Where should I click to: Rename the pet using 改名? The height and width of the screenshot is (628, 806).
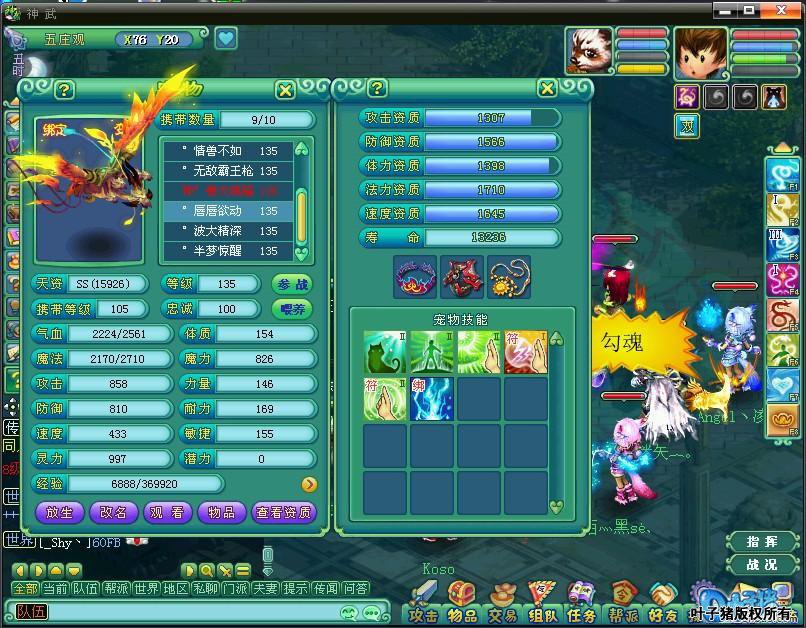114,512
